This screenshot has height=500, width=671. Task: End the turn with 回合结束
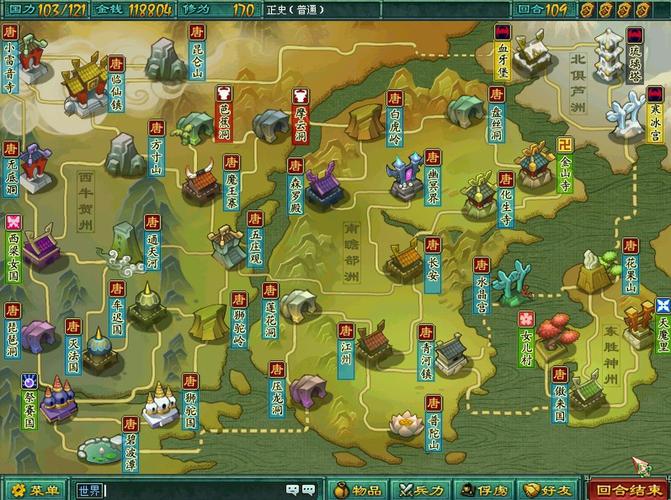(626, 490)
